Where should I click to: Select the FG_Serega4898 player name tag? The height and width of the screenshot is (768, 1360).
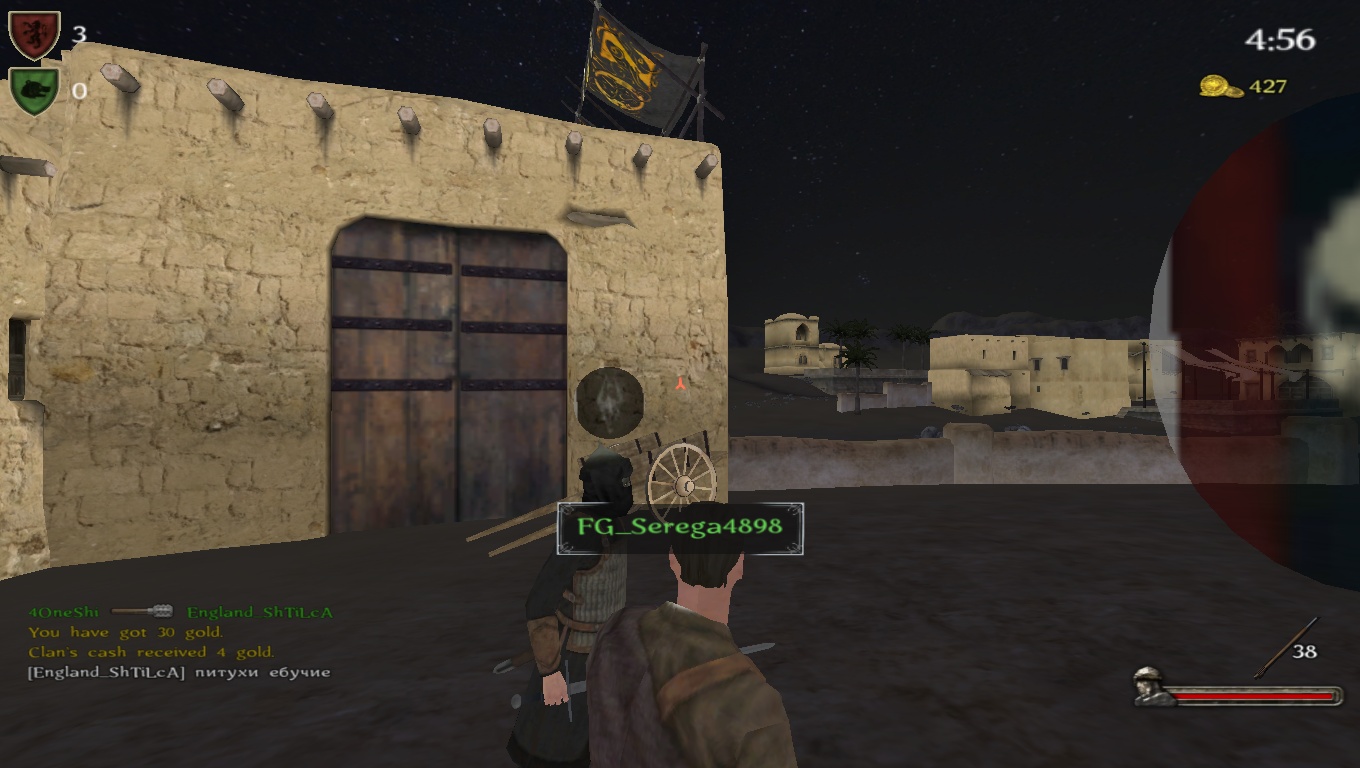[680, 527]
